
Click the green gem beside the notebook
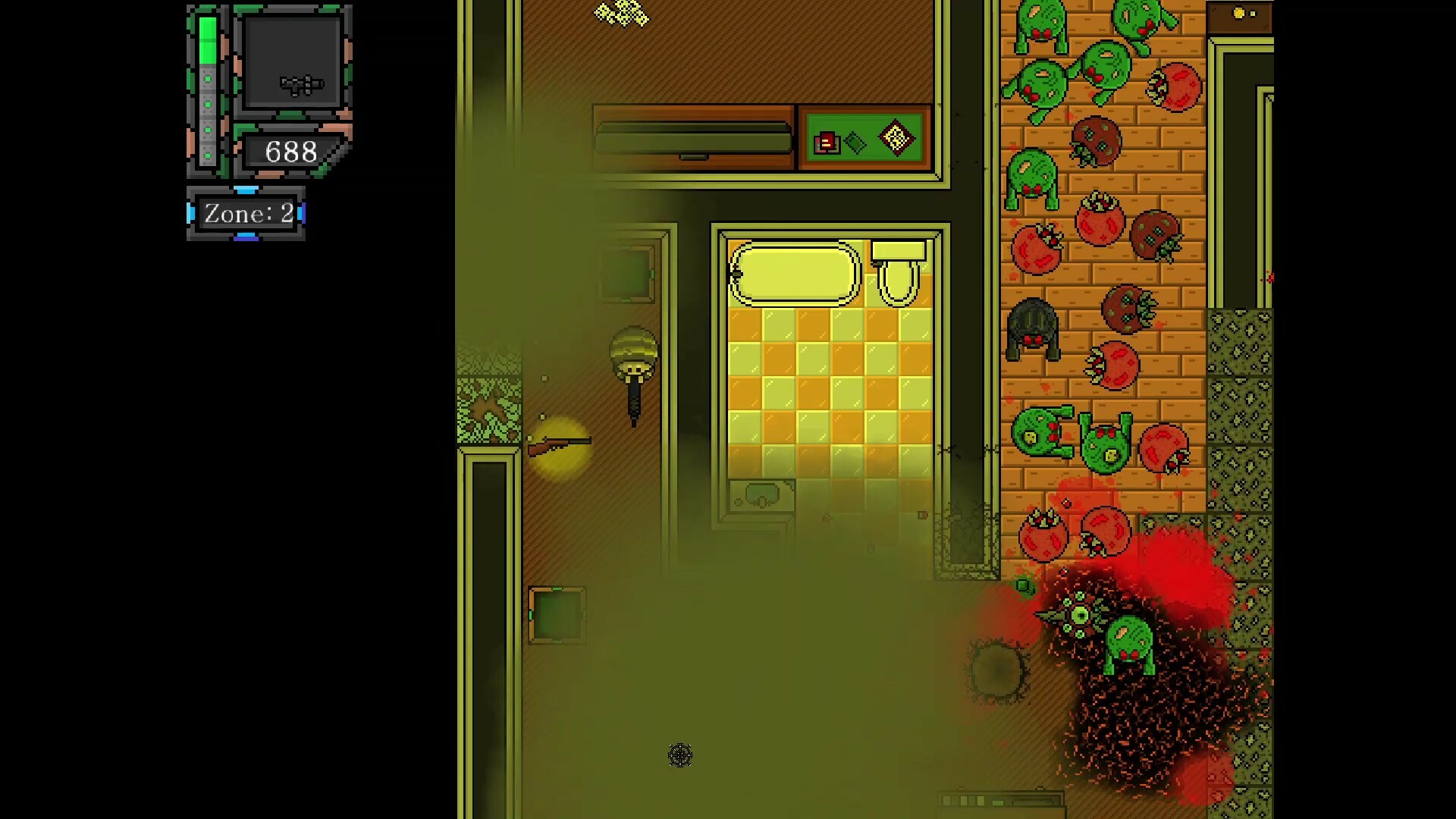pyautogui.click(x=855, y=143)
